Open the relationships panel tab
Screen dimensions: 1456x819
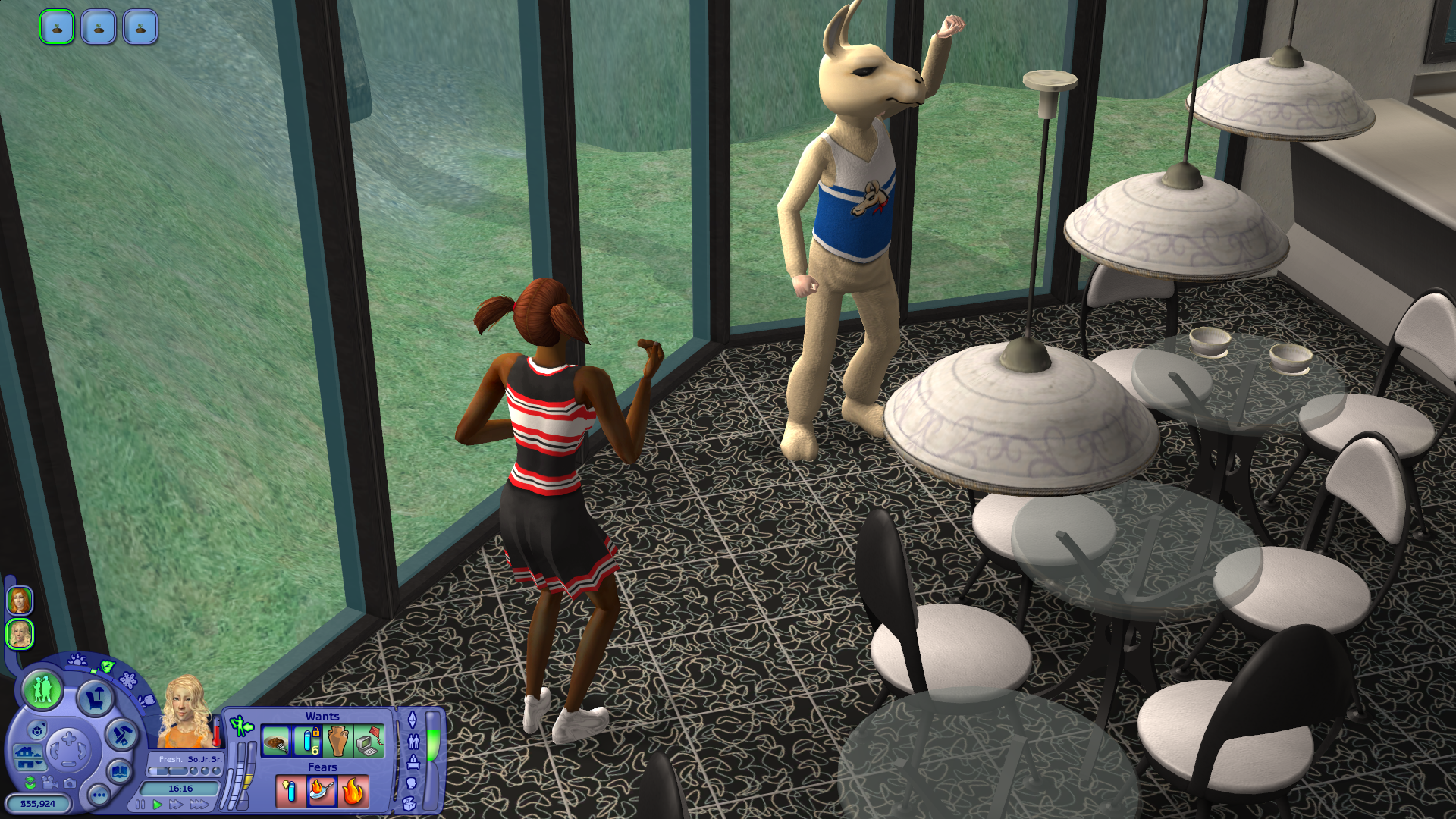pos(413,741)
